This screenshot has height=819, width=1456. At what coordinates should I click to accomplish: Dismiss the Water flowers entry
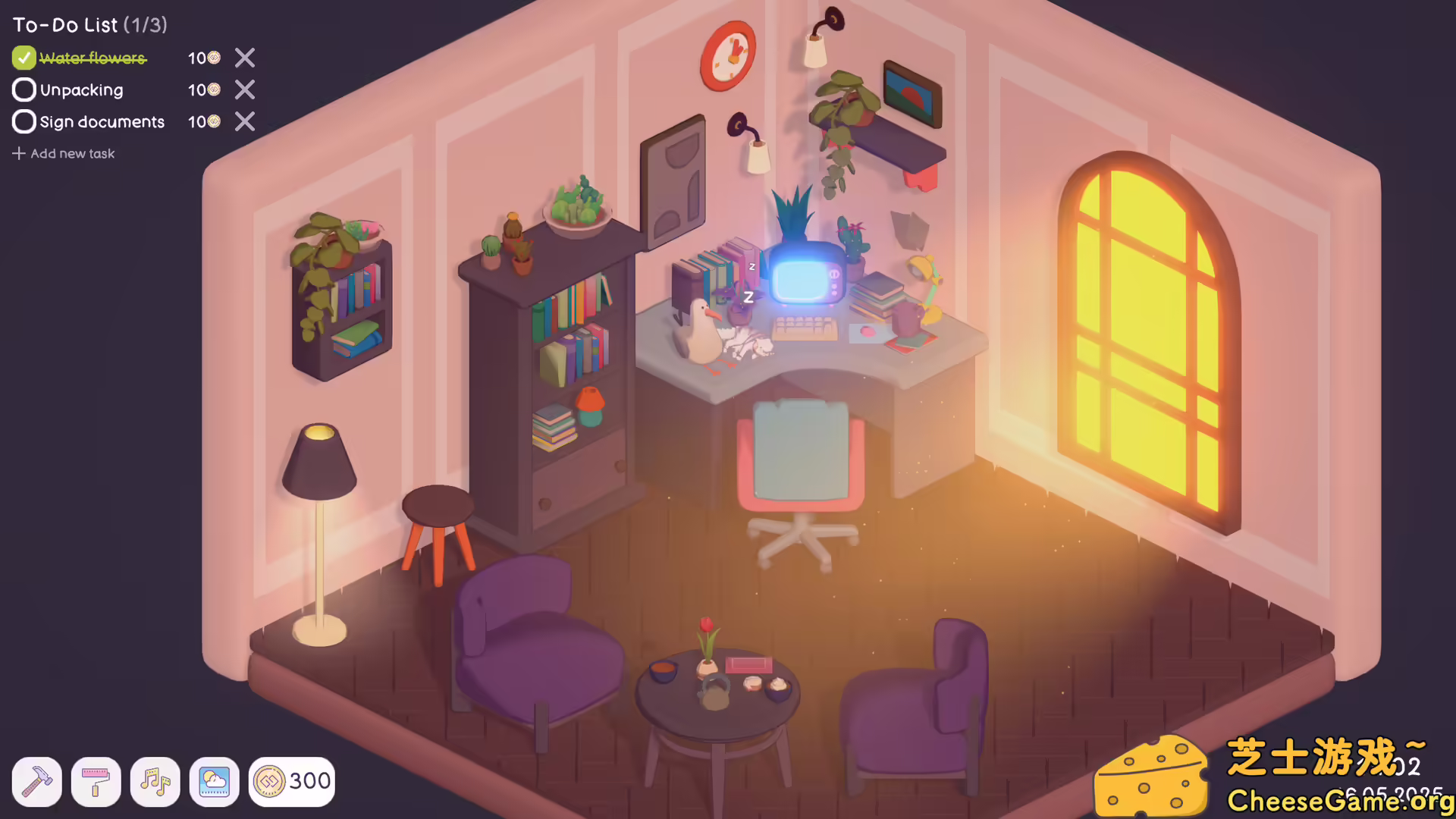click(244, 58)
